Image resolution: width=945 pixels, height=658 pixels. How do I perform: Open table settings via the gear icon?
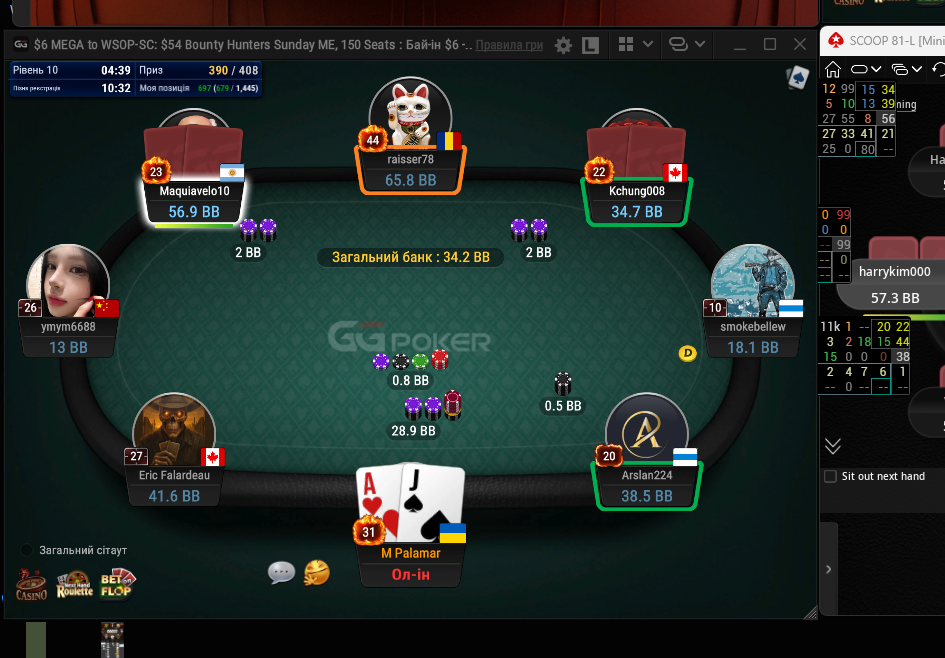pos(564,45)
